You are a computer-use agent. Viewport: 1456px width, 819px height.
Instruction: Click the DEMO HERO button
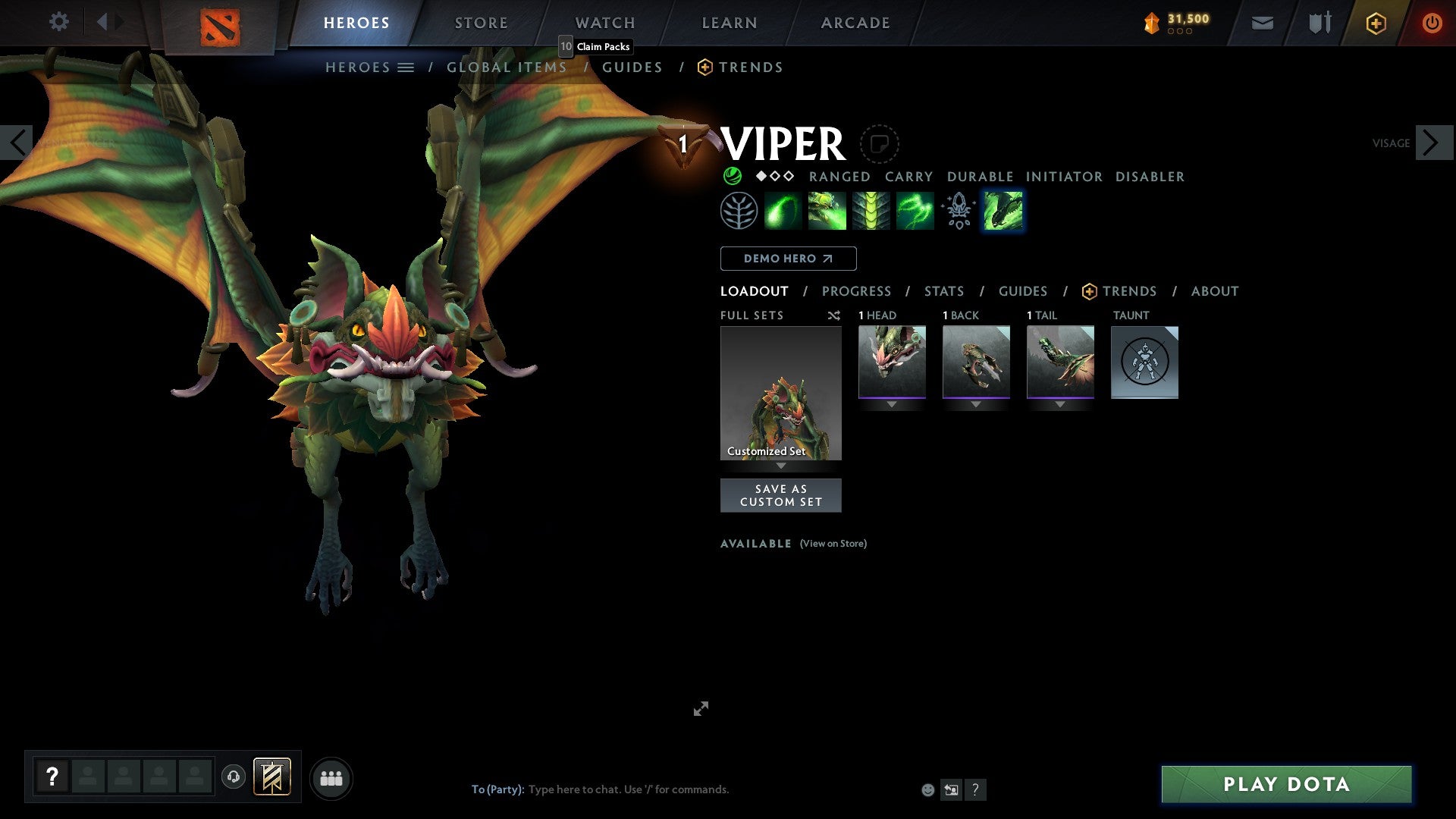[x=787, y=259]
